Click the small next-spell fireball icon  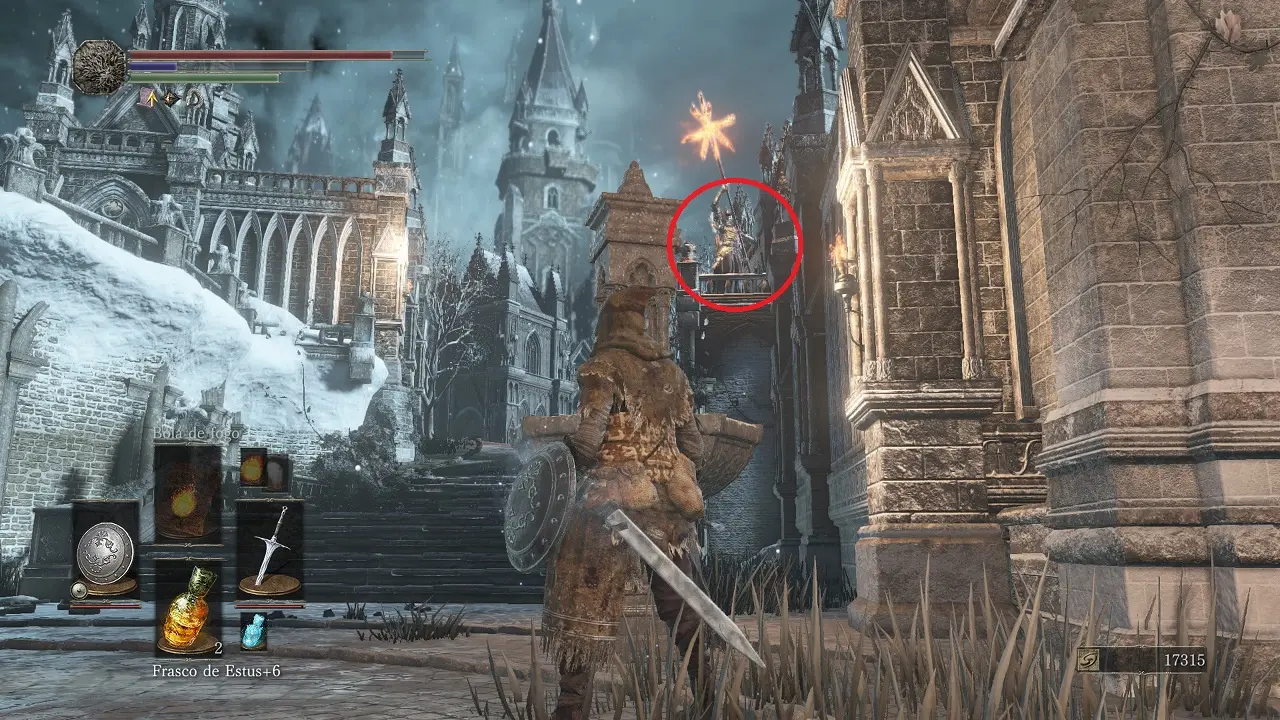[254, 469]
